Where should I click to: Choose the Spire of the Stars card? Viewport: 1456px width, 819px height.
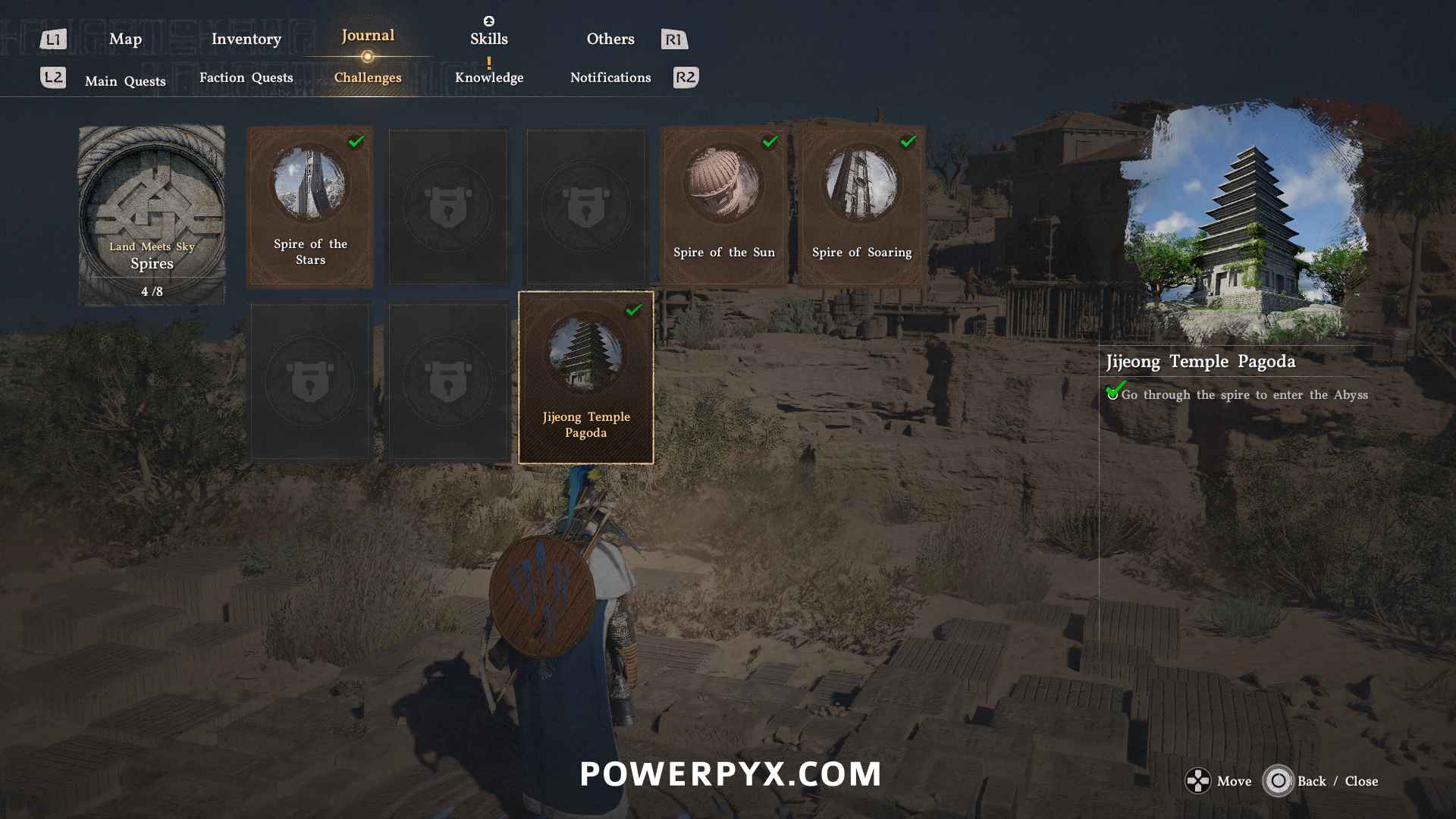[310, 206]
